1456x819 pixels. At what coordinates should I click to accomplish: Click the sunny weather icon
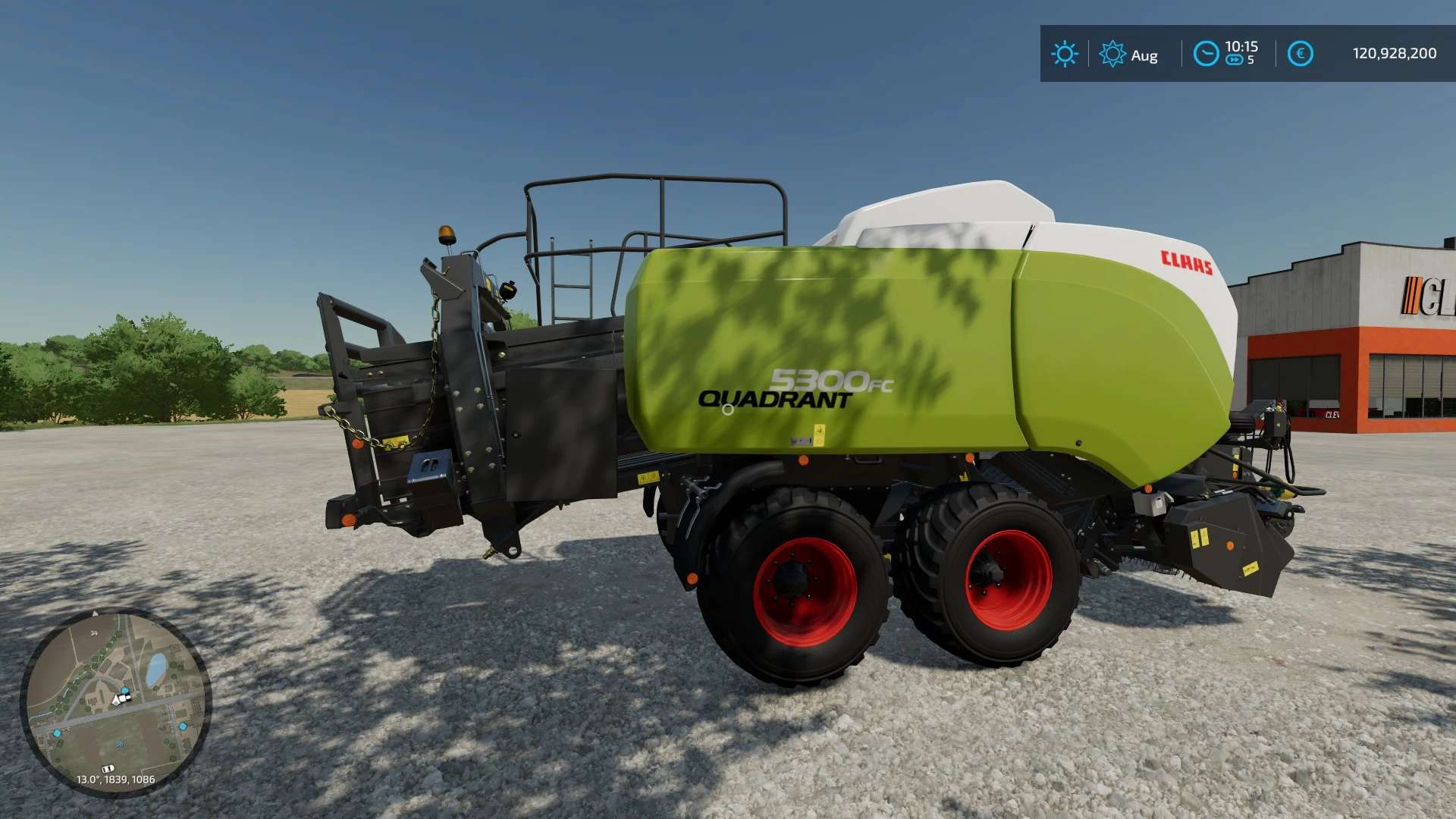[1064, 54]
